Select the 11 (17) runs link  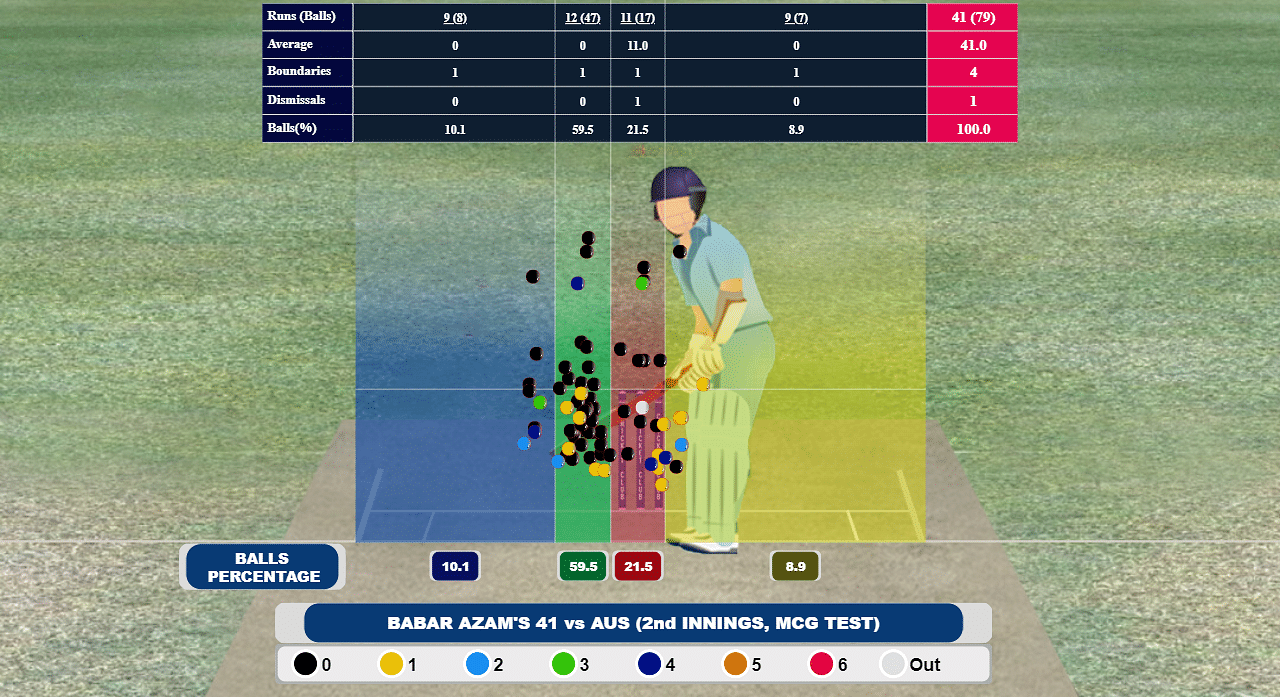tap(637, 18)
